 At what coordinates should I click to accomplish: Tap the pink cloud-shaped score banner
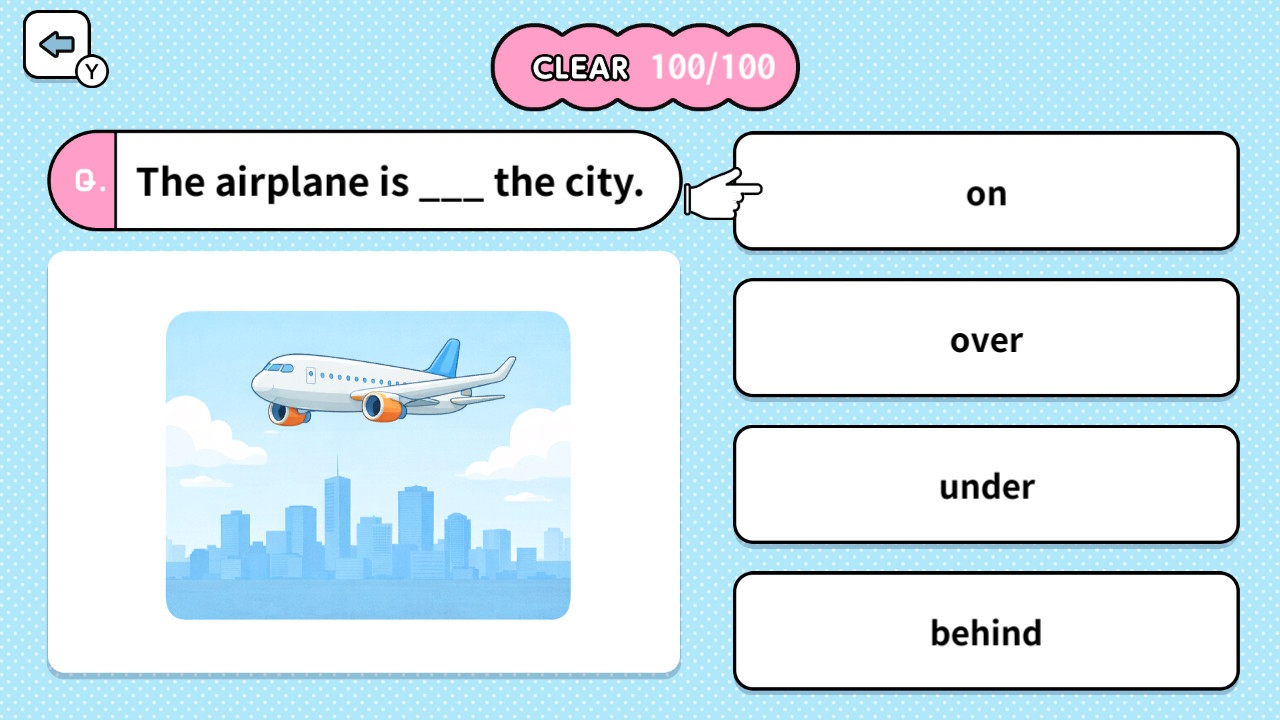[x=645, y=68]
